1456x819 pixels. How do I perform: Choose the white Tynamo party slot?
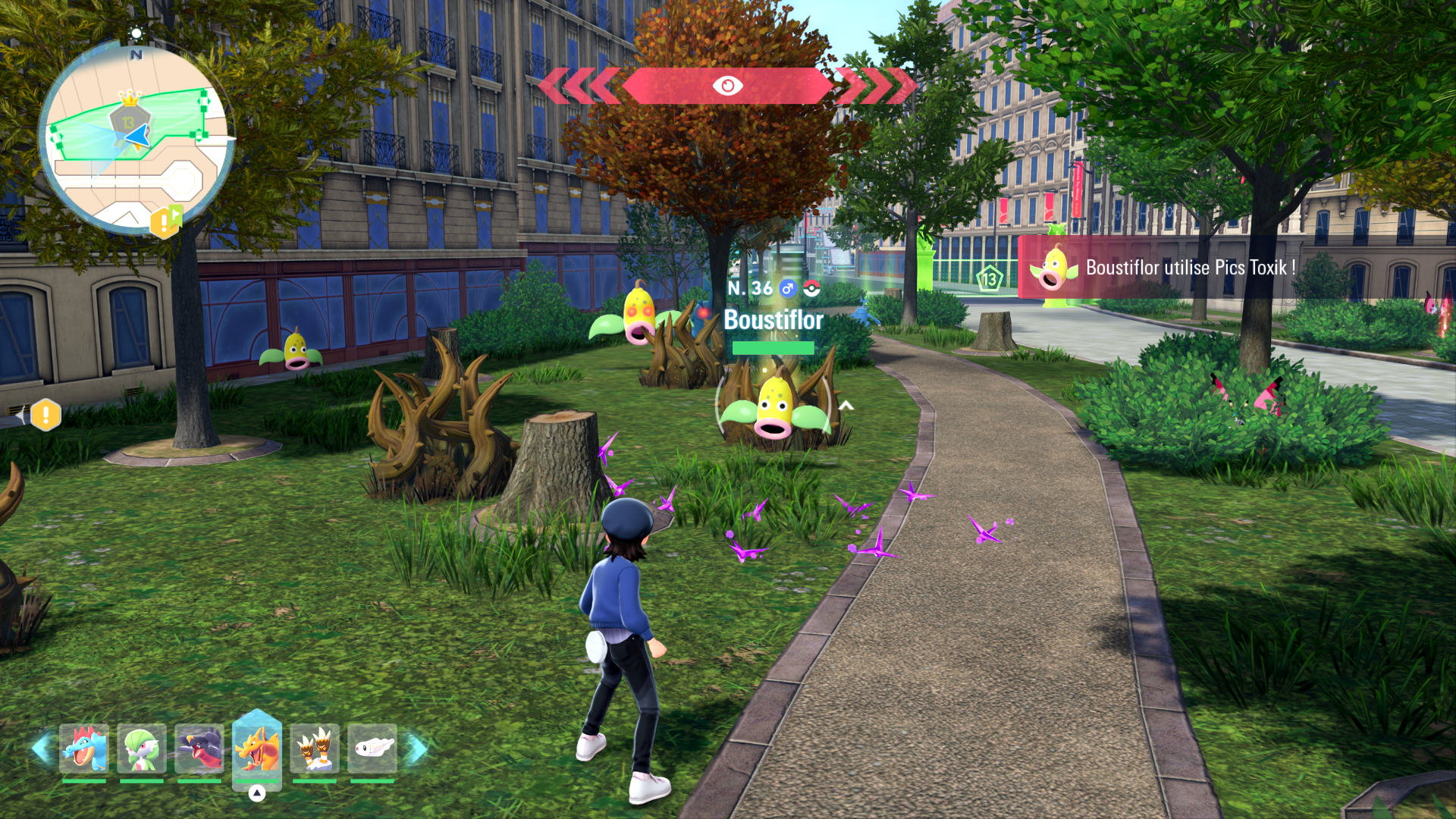coord(372,749)
